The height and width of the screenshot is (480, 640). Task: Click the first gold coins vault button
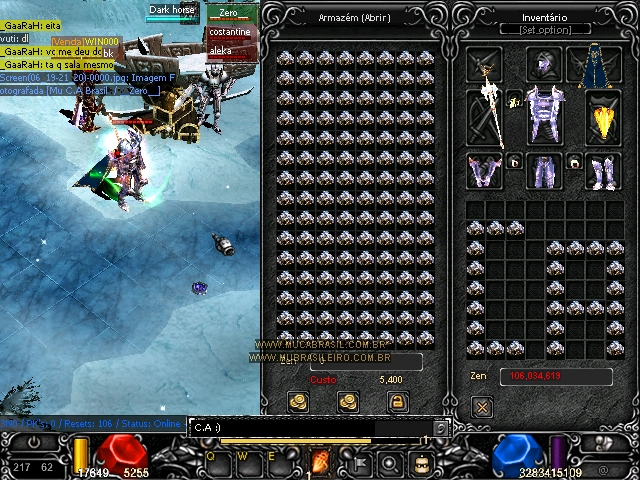coord(298,402)
